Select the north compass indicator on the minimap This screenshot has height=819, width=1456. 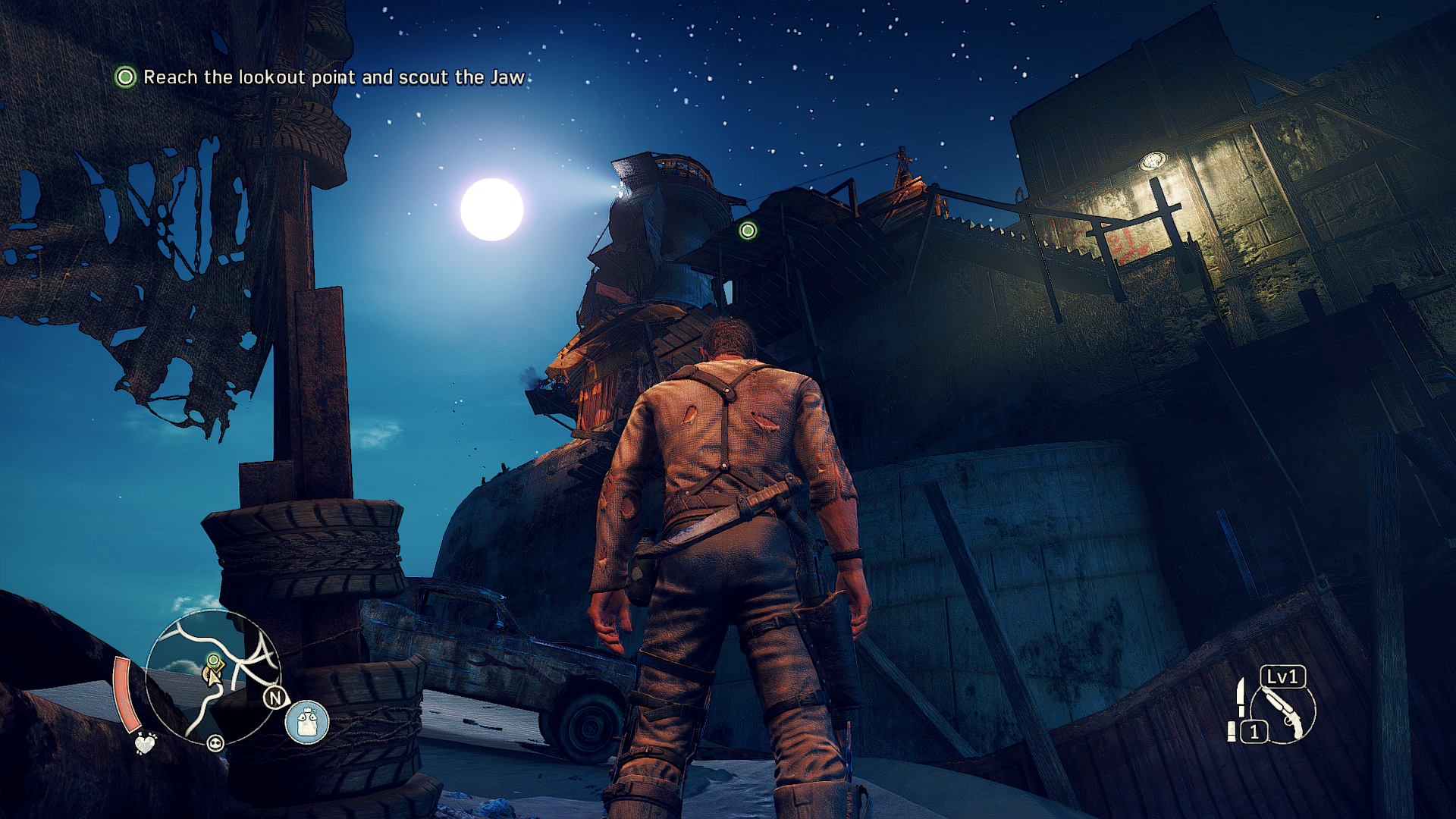[275, 698]
